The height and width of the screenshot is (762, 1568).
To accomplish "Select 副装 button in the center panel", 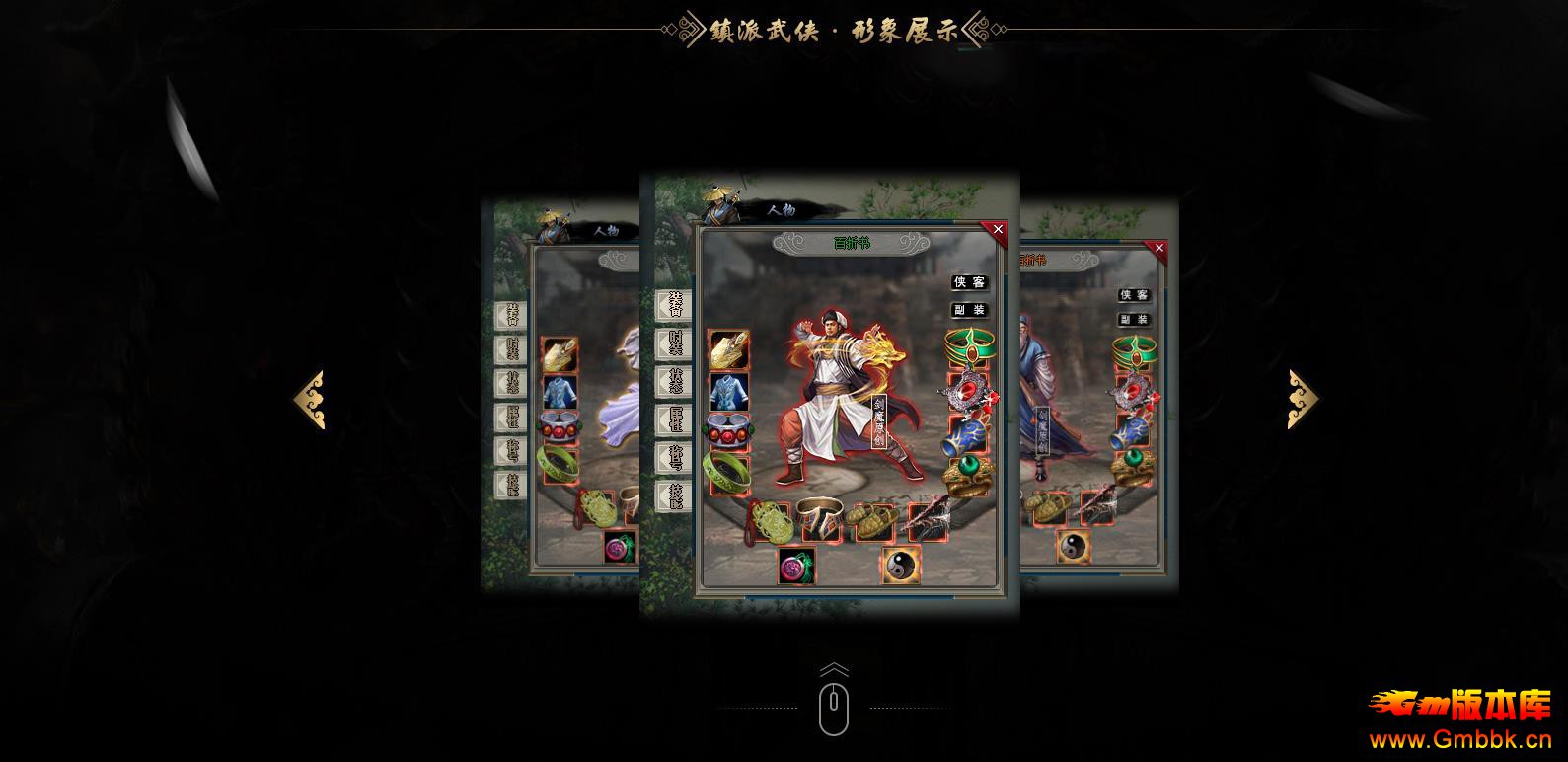I will (x=969, y=310).
